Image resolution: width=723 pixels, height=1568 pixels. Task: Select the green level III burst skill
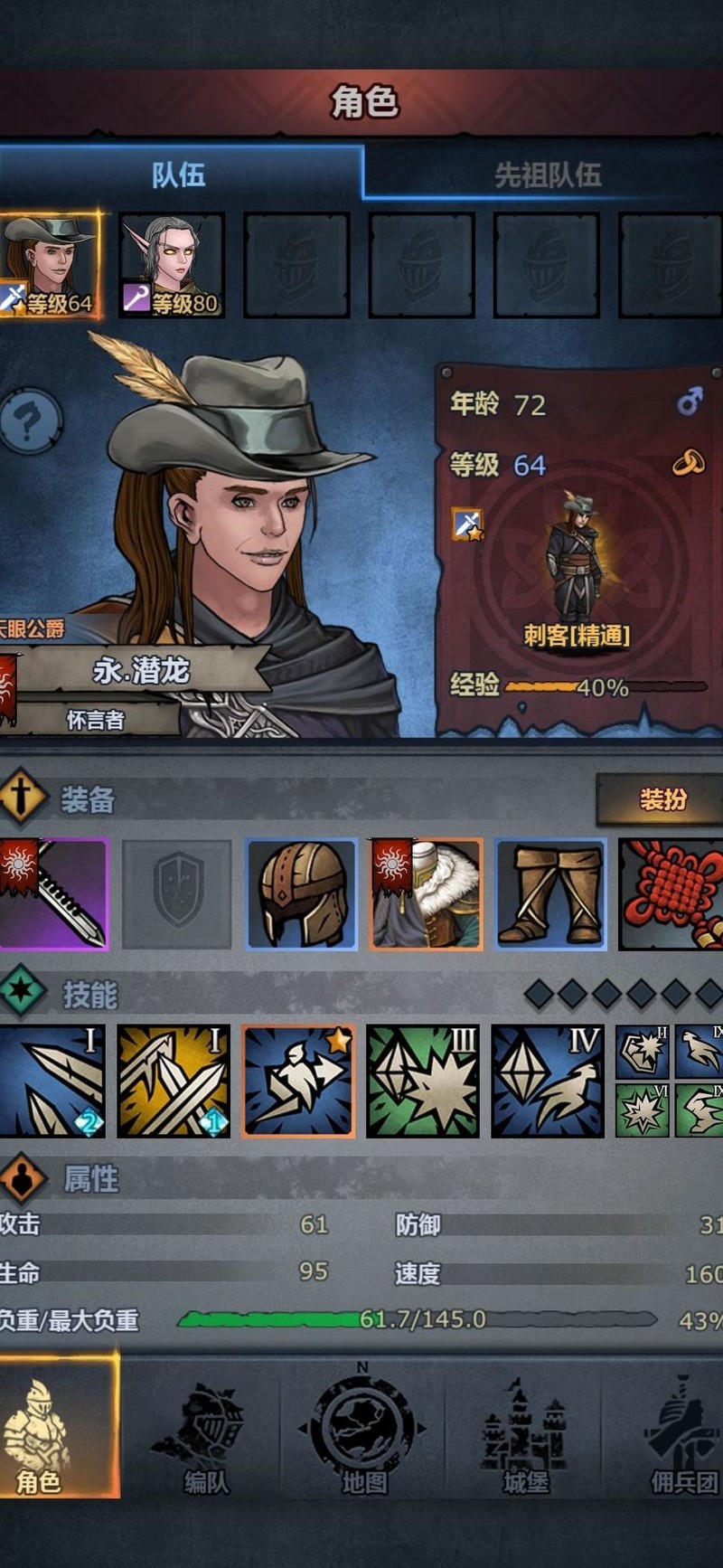[x=423, y=1081]
